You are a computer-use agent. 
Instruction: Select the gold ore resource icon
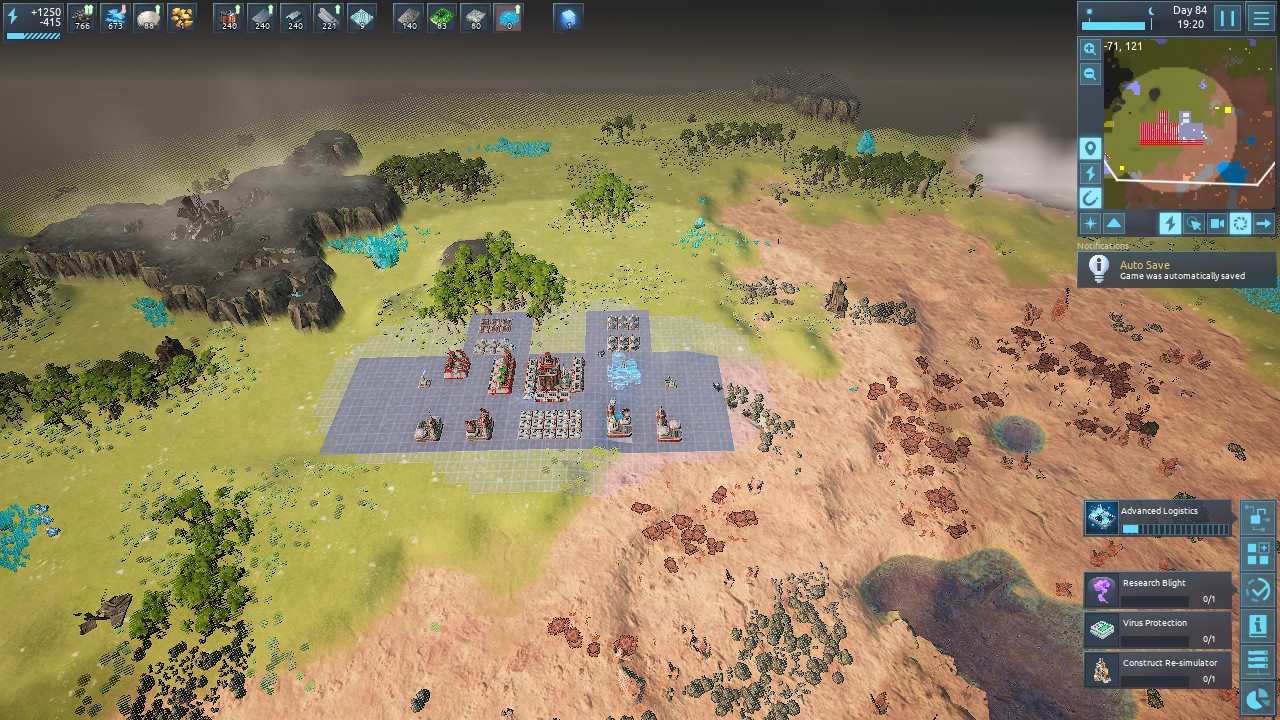click(182, 18)
